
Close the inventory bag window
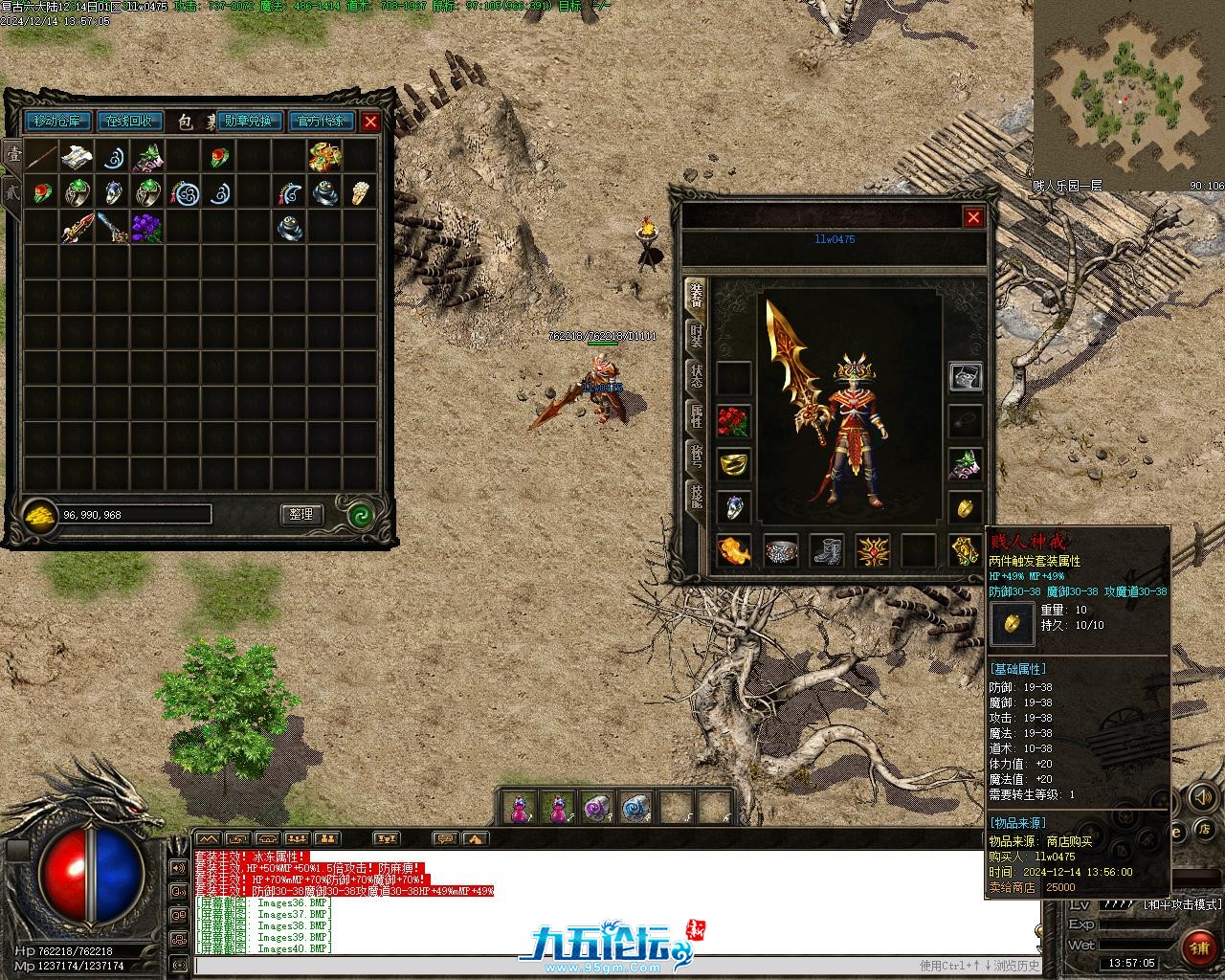click(370, 122)
